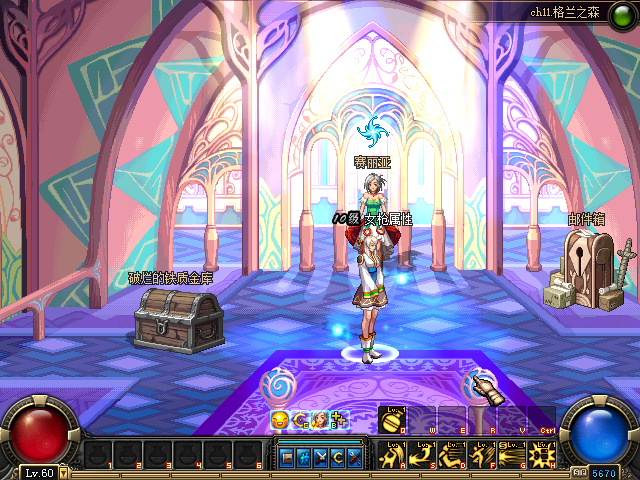Expand the arrow beside Lv.60
Viewport: 640px width, 480px height.
click(x=63, y=472)
